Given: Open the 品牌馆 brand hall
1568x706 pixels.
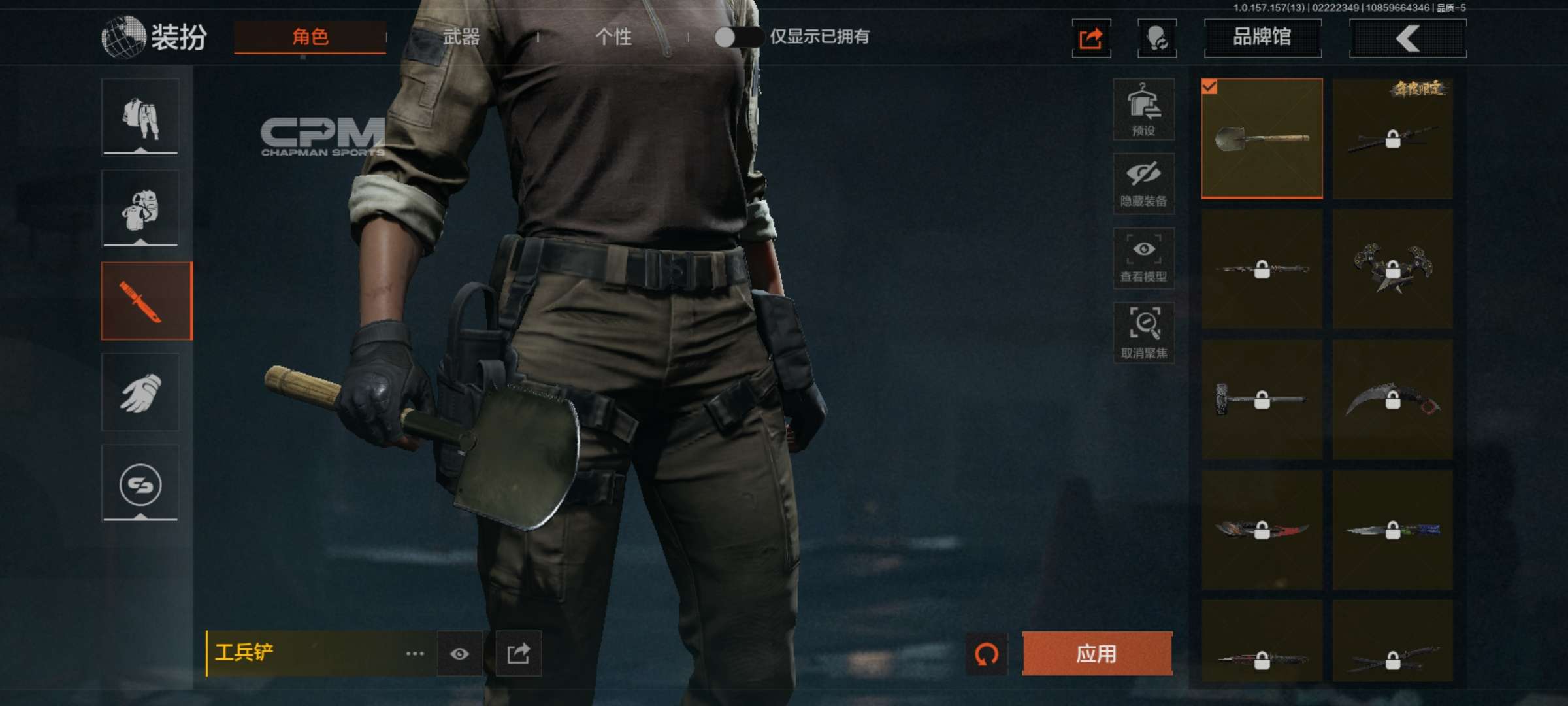Looking at the screenshot, I should click(1262, 37).
